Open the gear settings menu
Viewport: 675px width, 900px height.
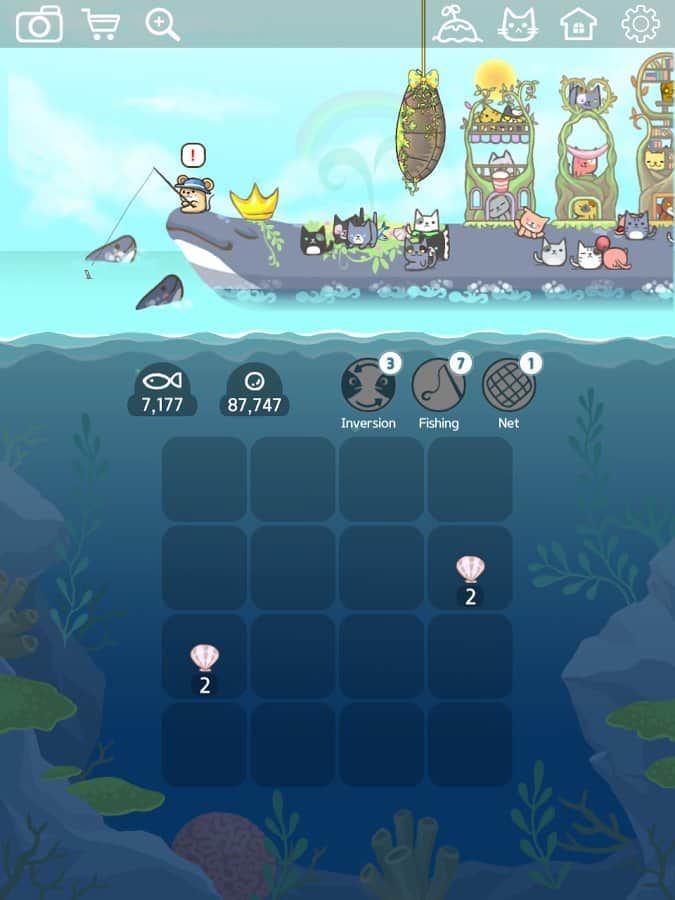point(640,24)
